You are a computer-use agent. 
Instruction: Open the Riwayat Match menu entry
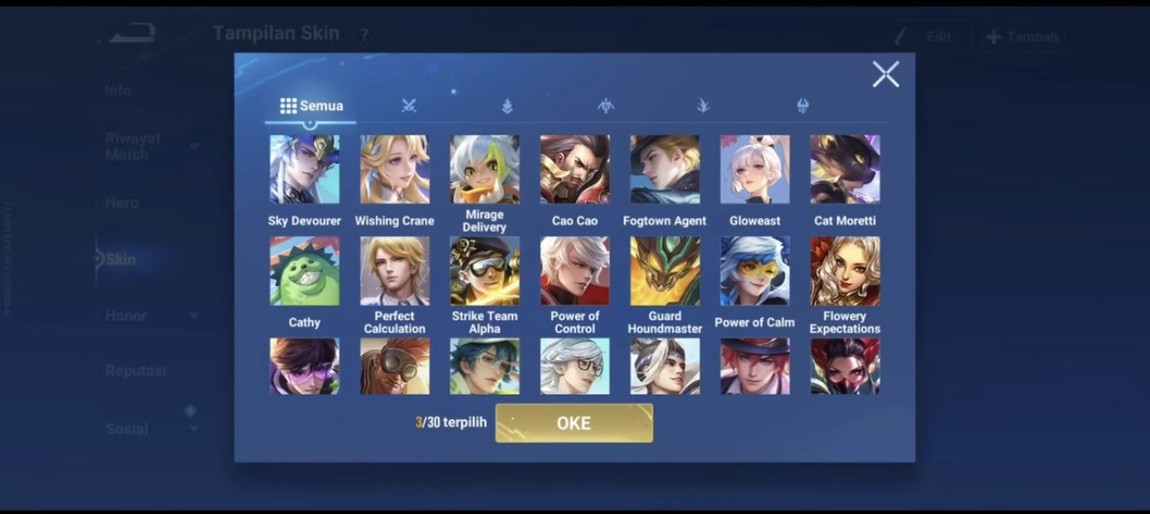[133, 146]
